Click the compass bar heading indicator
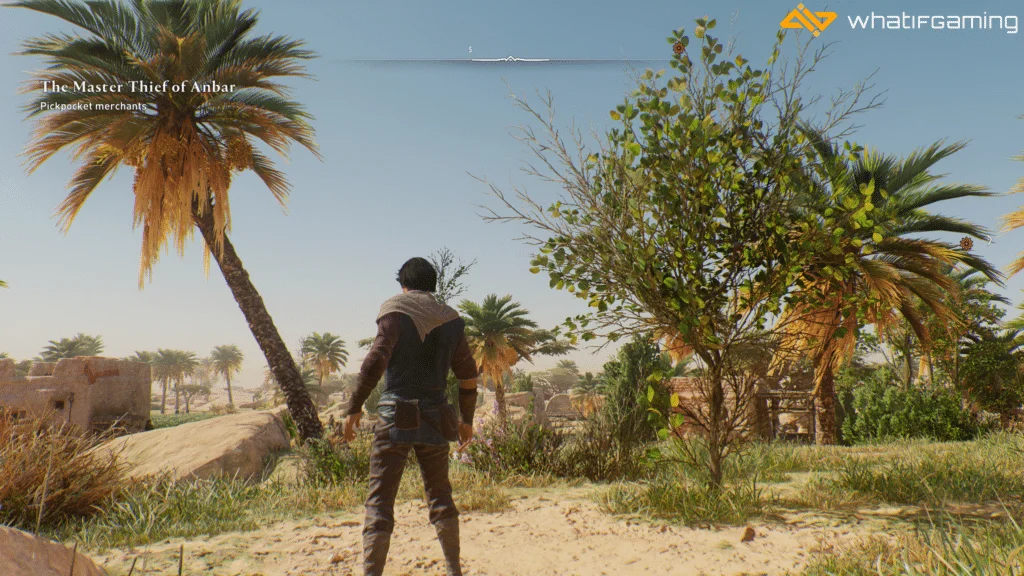The height and width of the screenshot is (576, 1024). coord(510,59)
